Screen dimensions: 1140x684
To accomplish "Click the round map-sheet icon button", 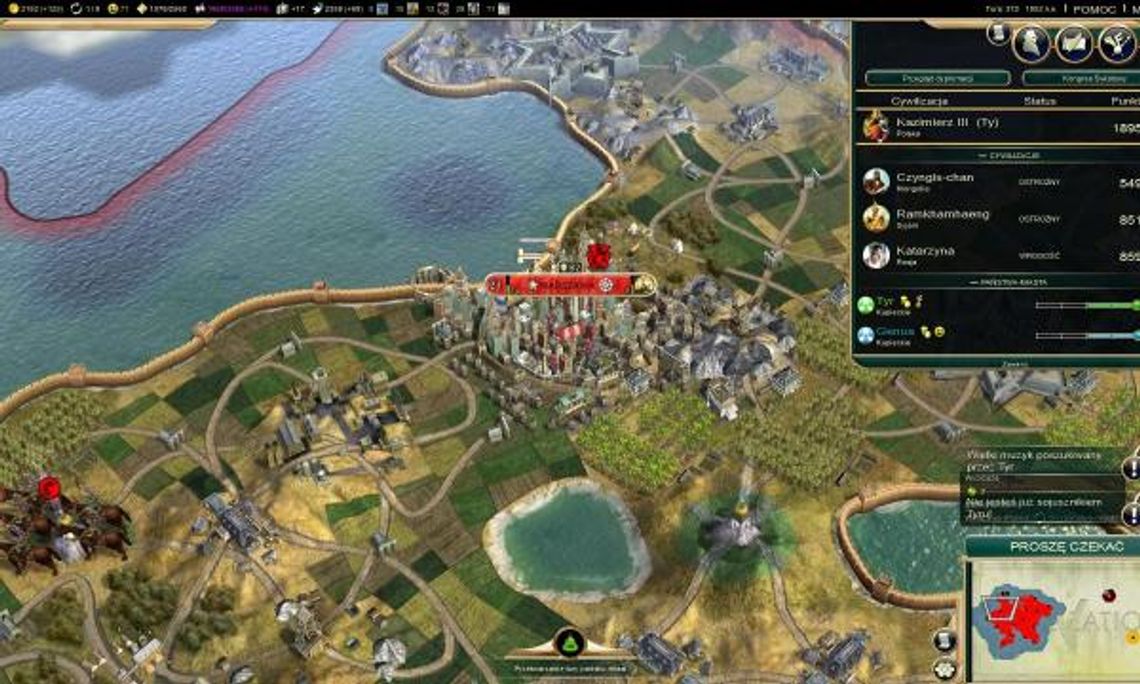I will (1074, 43).
